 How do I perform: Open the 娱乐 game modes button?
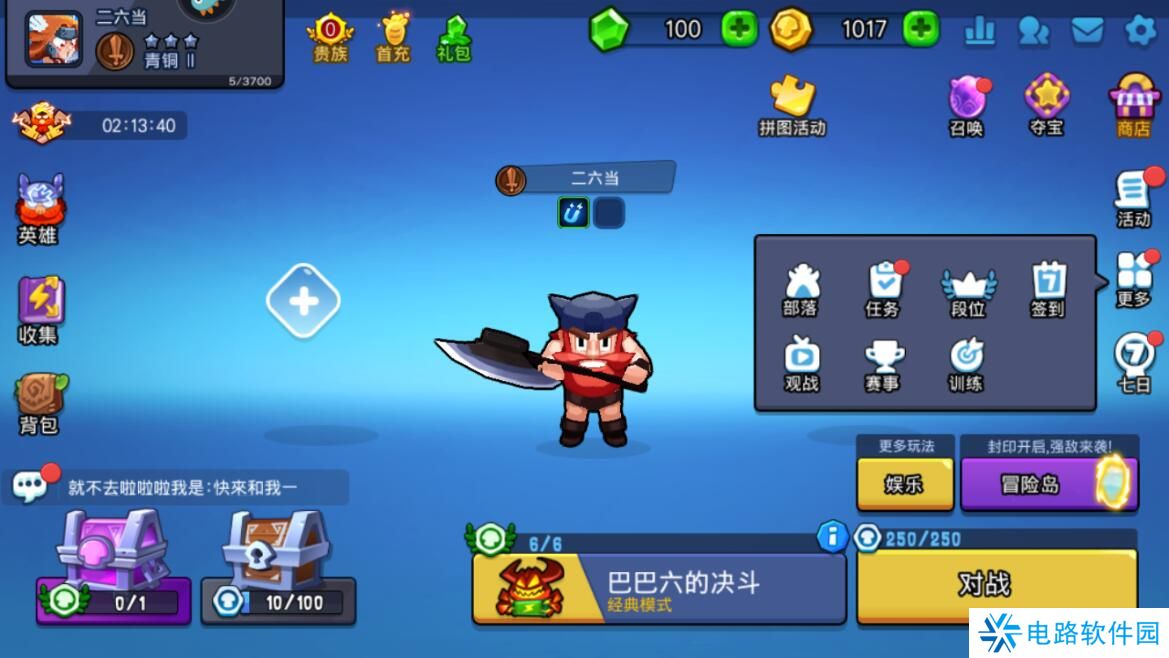tap(904, 484)
